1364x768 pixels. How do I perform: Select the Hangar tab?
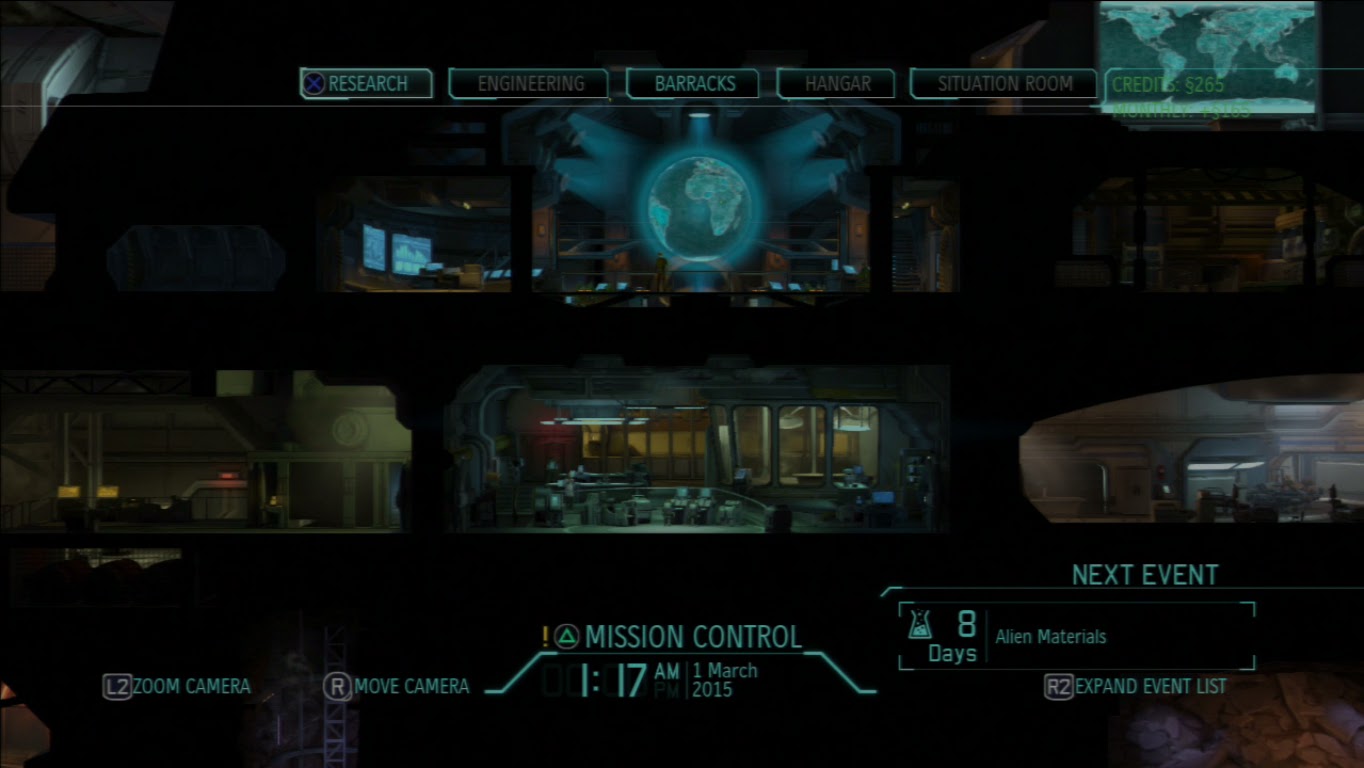click(836, 84)
